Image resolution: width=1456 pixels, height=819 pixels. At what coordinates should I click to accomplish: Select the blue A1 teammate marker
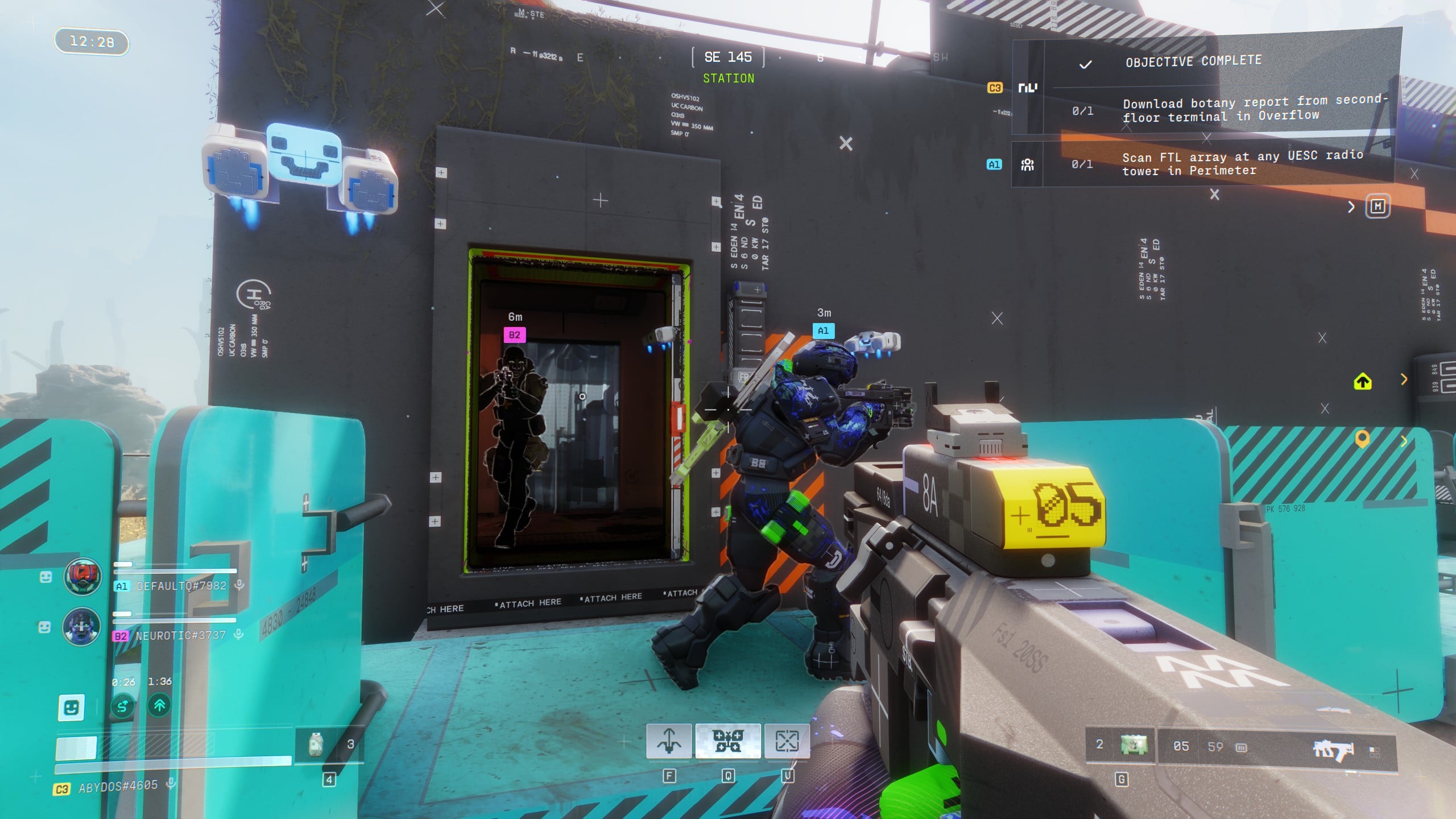[x=823, y=331]
